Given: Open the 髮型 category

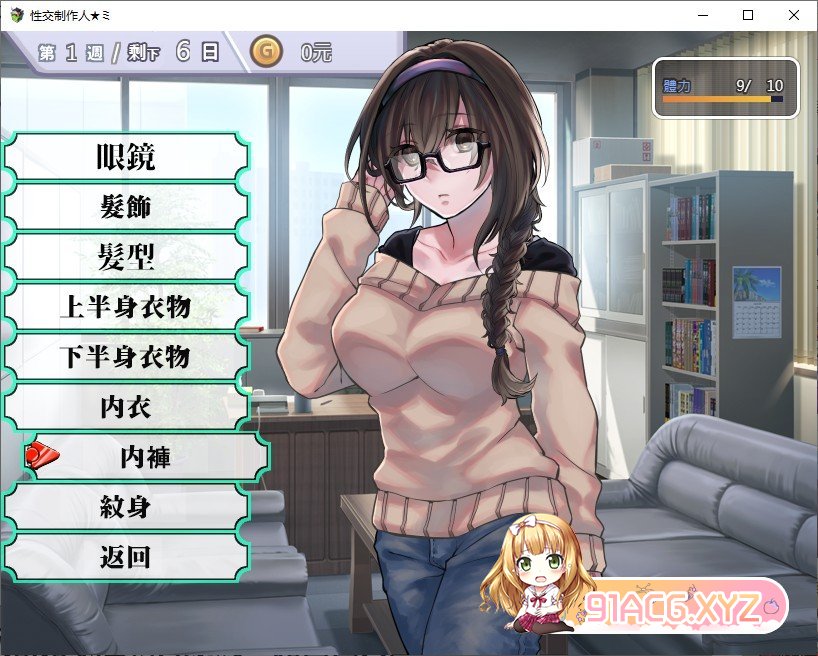Looking at the screenshot, I should point(125,257).
